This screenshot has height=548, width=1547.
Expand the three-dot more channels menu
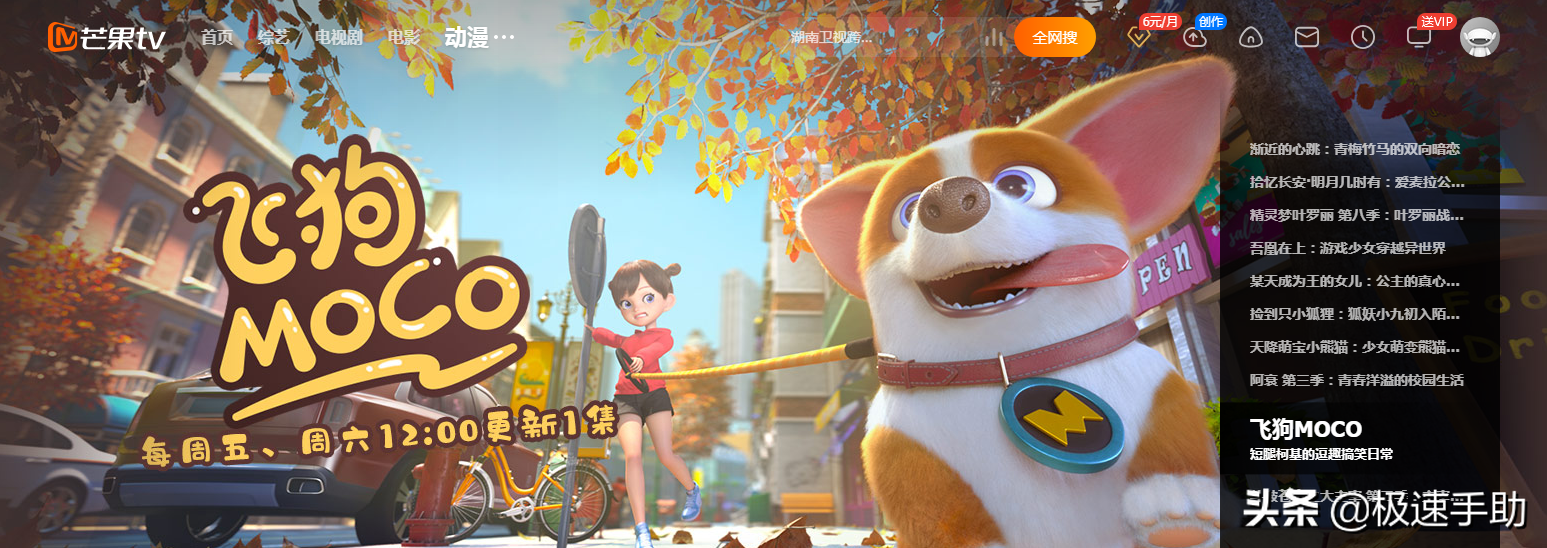click(x=503, y=38)
